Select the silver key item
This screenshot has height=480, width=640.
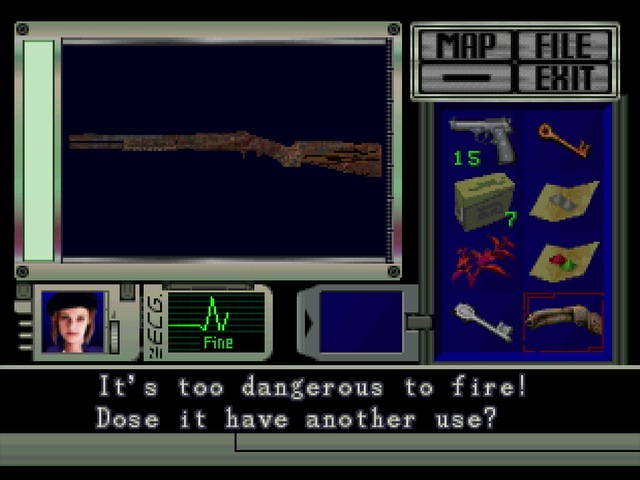coord(482,322)
